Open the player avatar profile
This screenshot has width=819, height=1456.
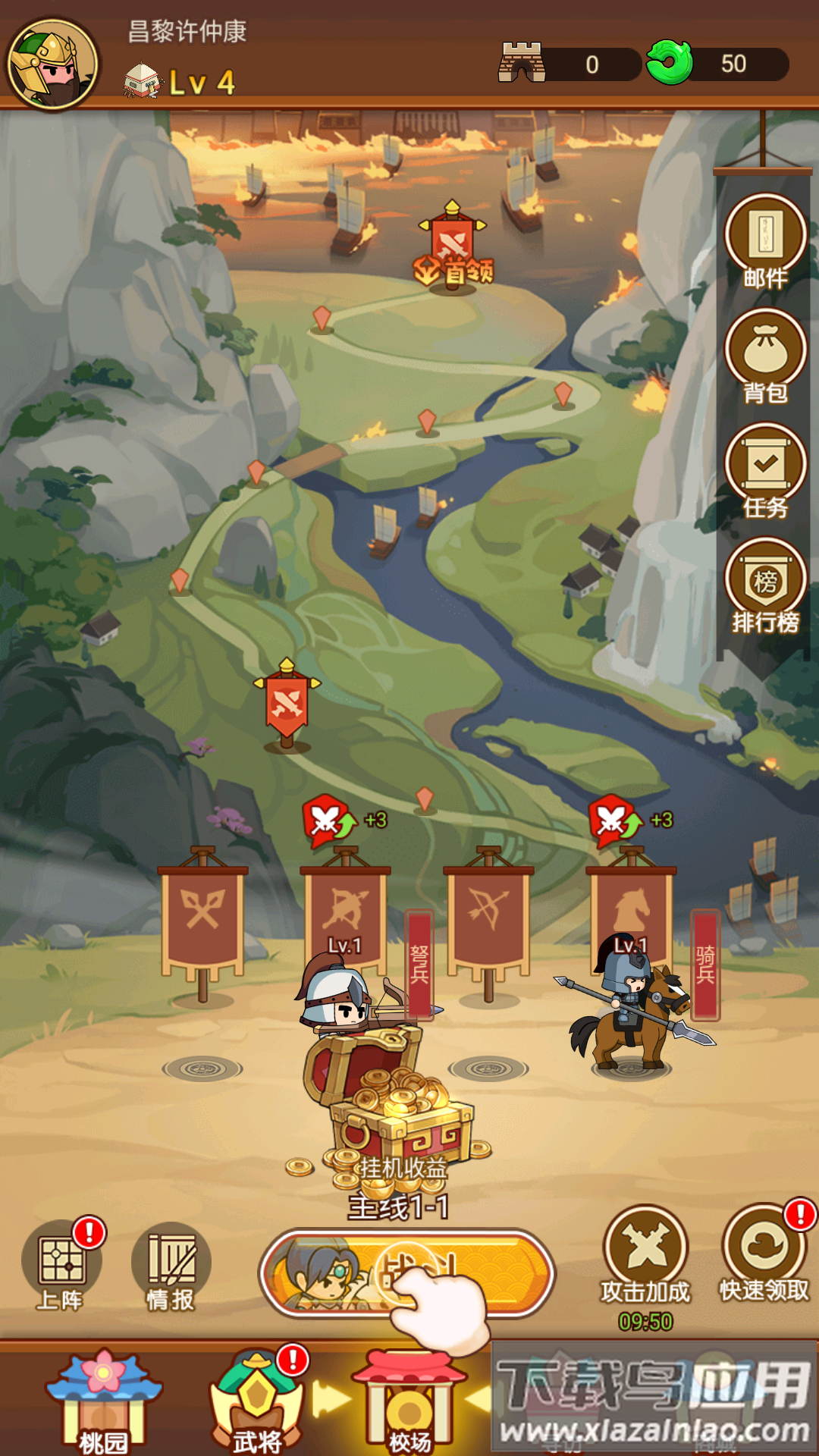point(52,64)
